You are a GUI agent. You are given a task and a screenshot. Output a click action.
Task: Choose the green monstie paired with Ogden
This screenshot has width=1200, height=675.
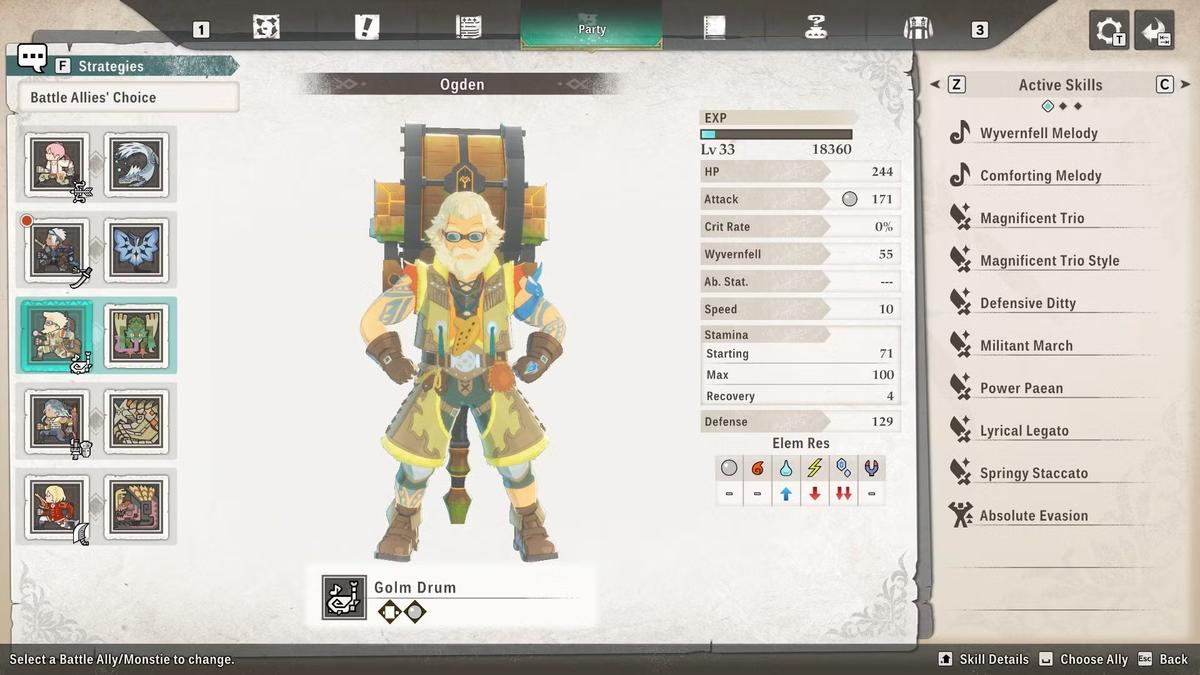tap(136, 334)
